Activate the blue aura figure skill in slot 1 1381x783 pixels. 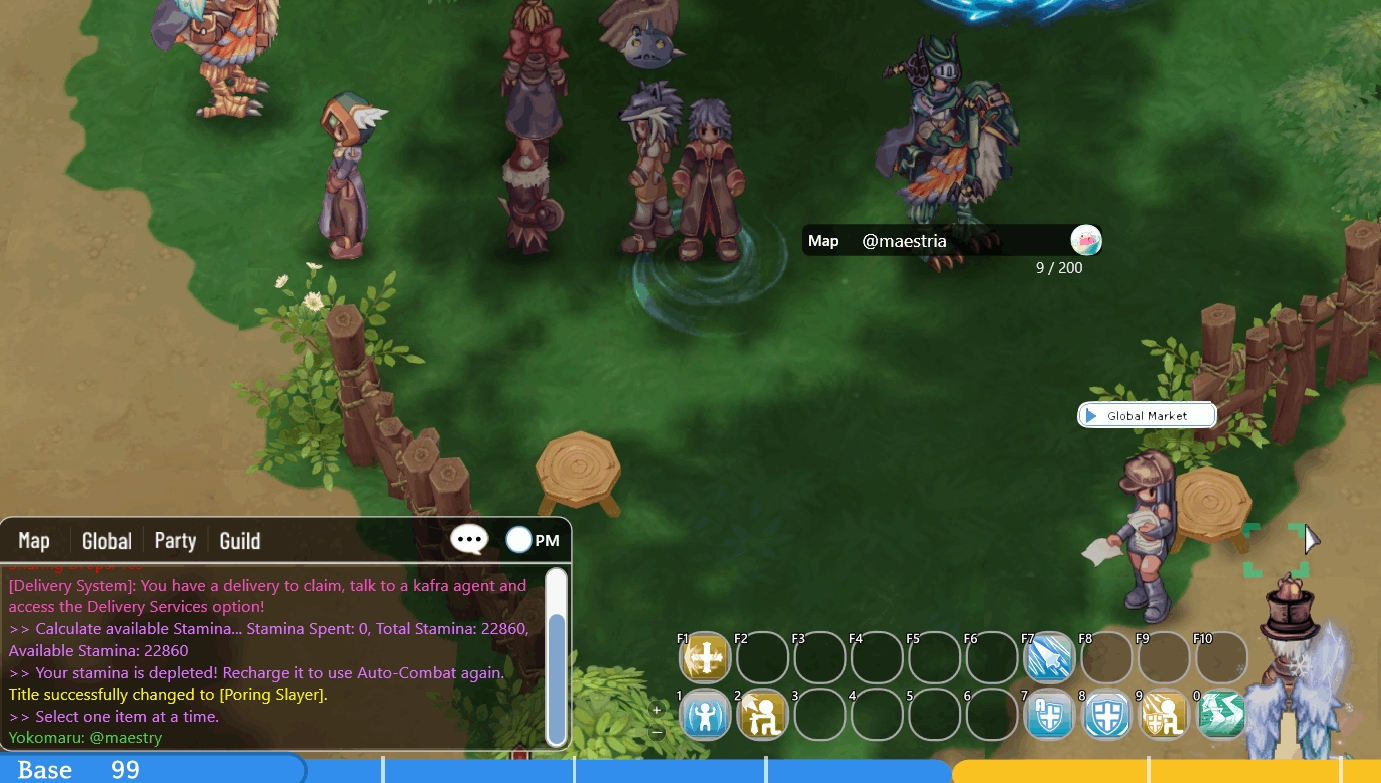coord(705,716)
